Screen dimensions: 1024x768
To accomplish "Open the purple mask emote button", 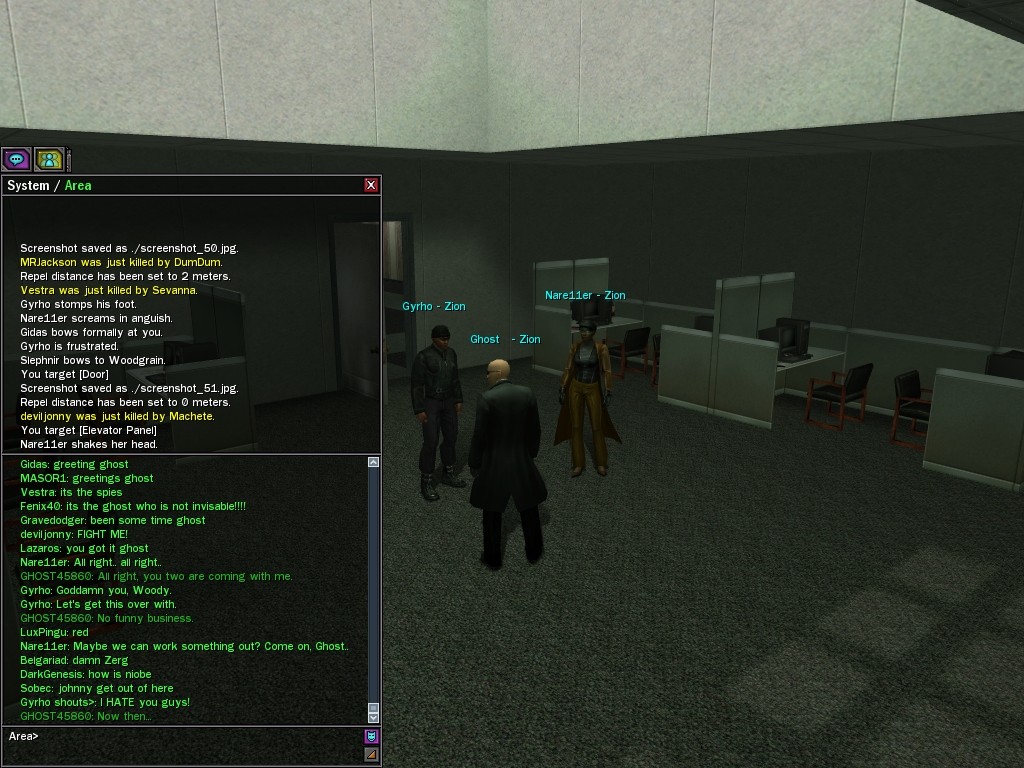I will point(371,737).
